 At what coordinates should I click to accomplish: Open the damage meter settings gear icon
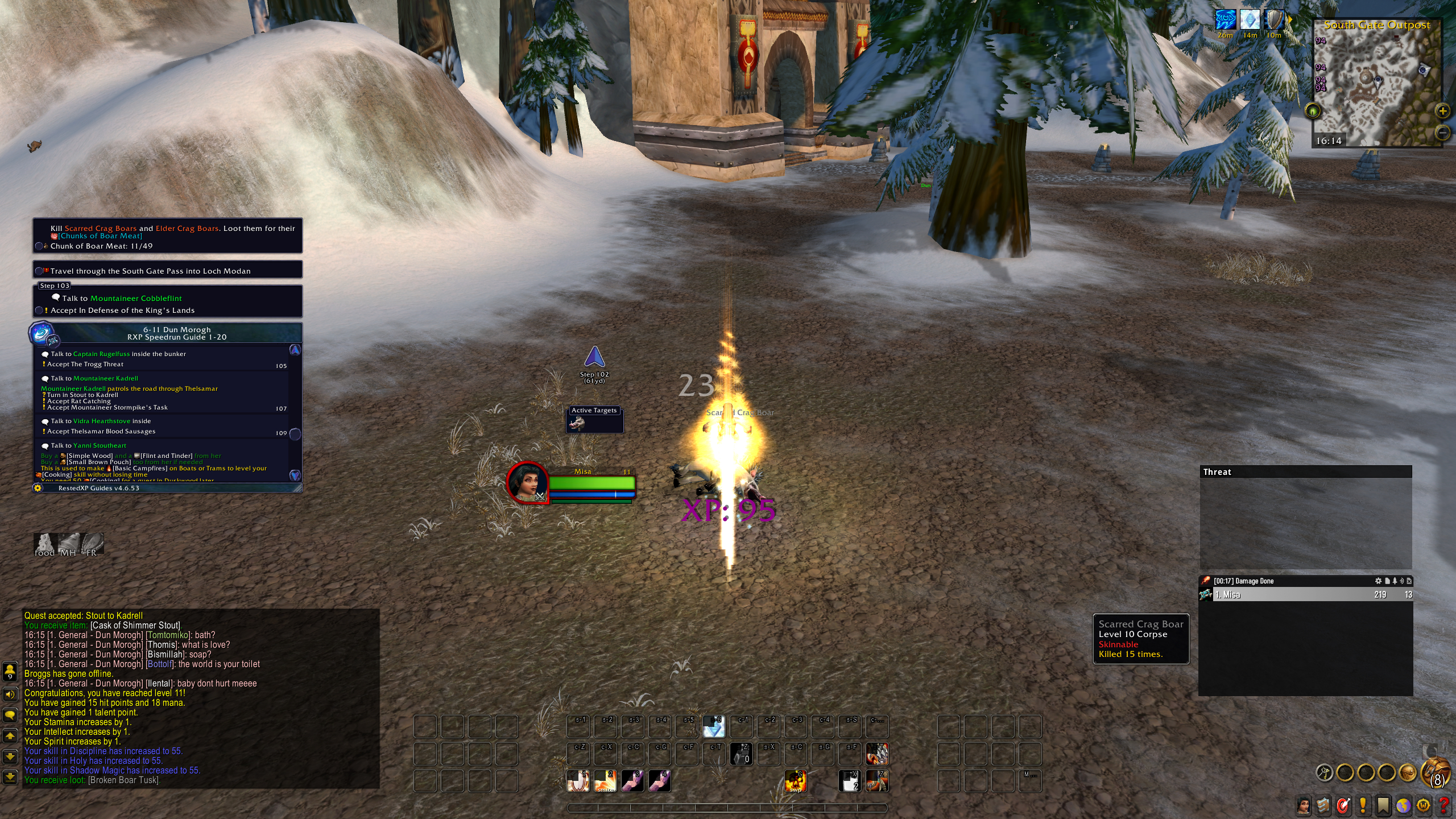1378,581
